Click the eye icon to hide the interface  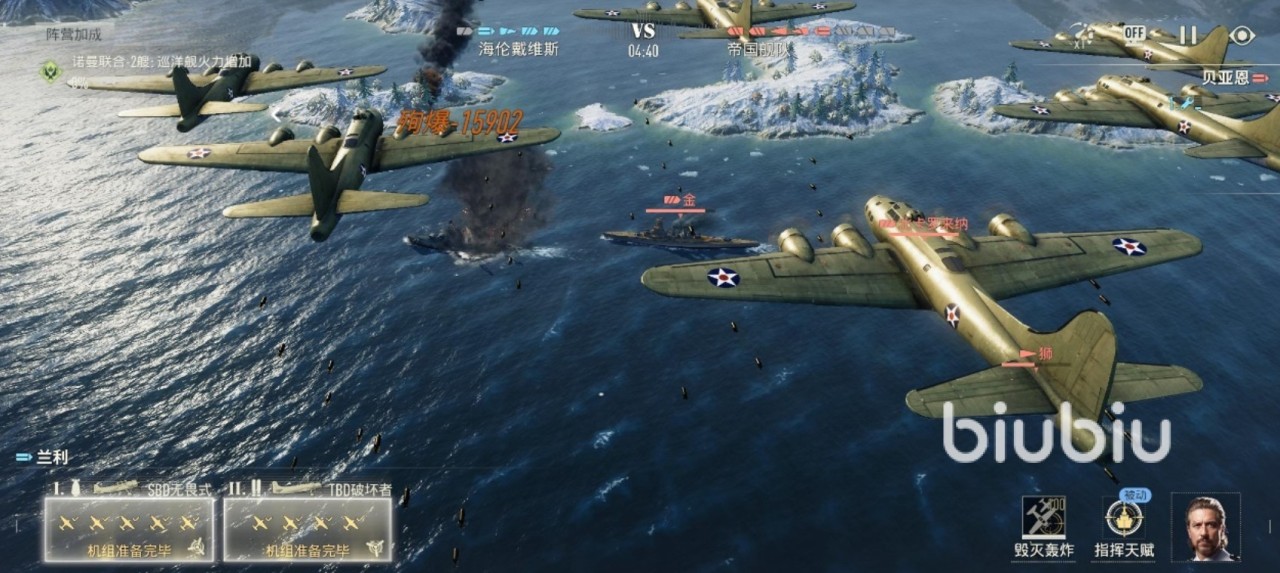1241,35
